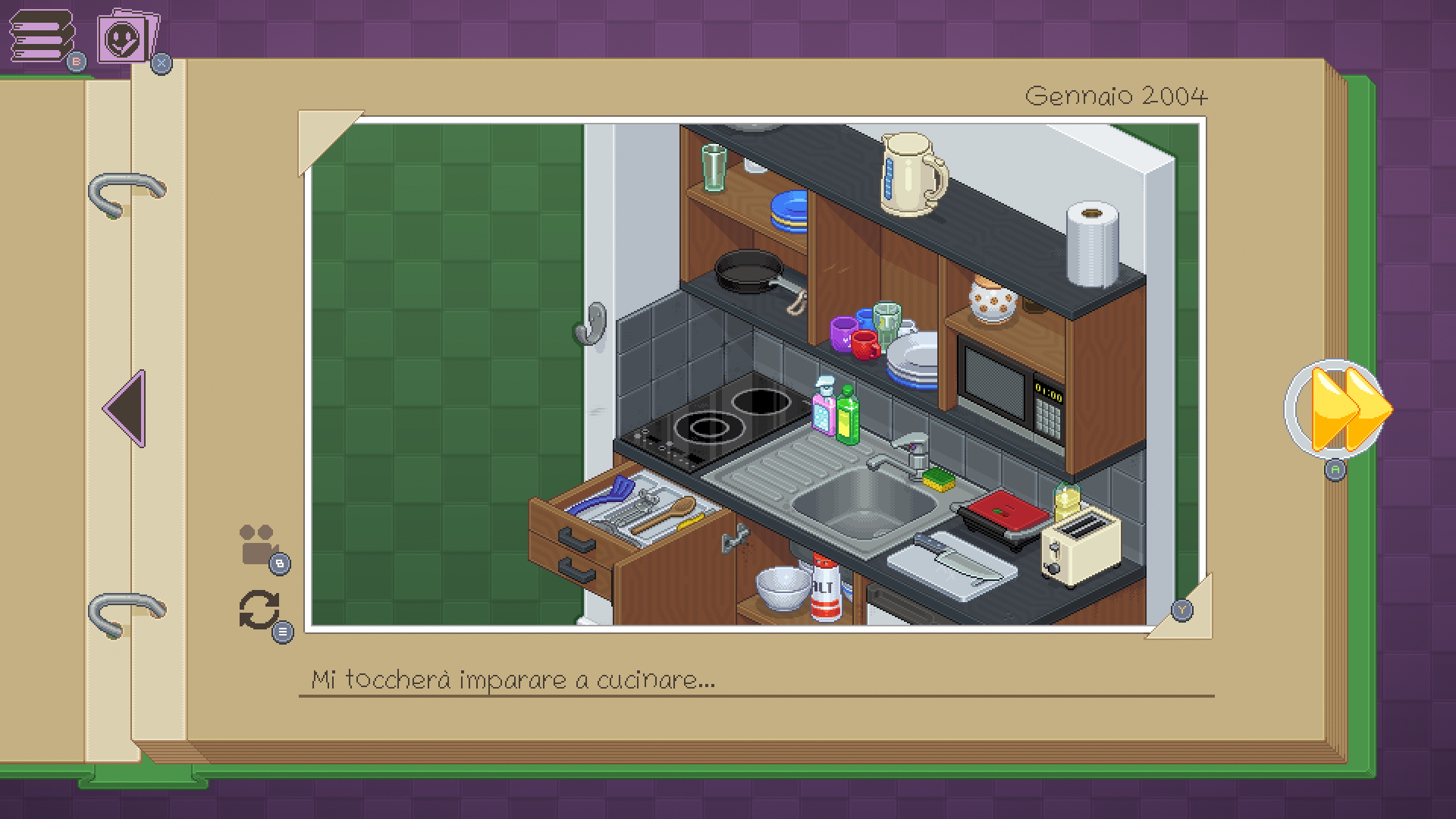The image size is (1456, 819).
Task: Select the kitchen photo in the album
Action: (755, 374)
